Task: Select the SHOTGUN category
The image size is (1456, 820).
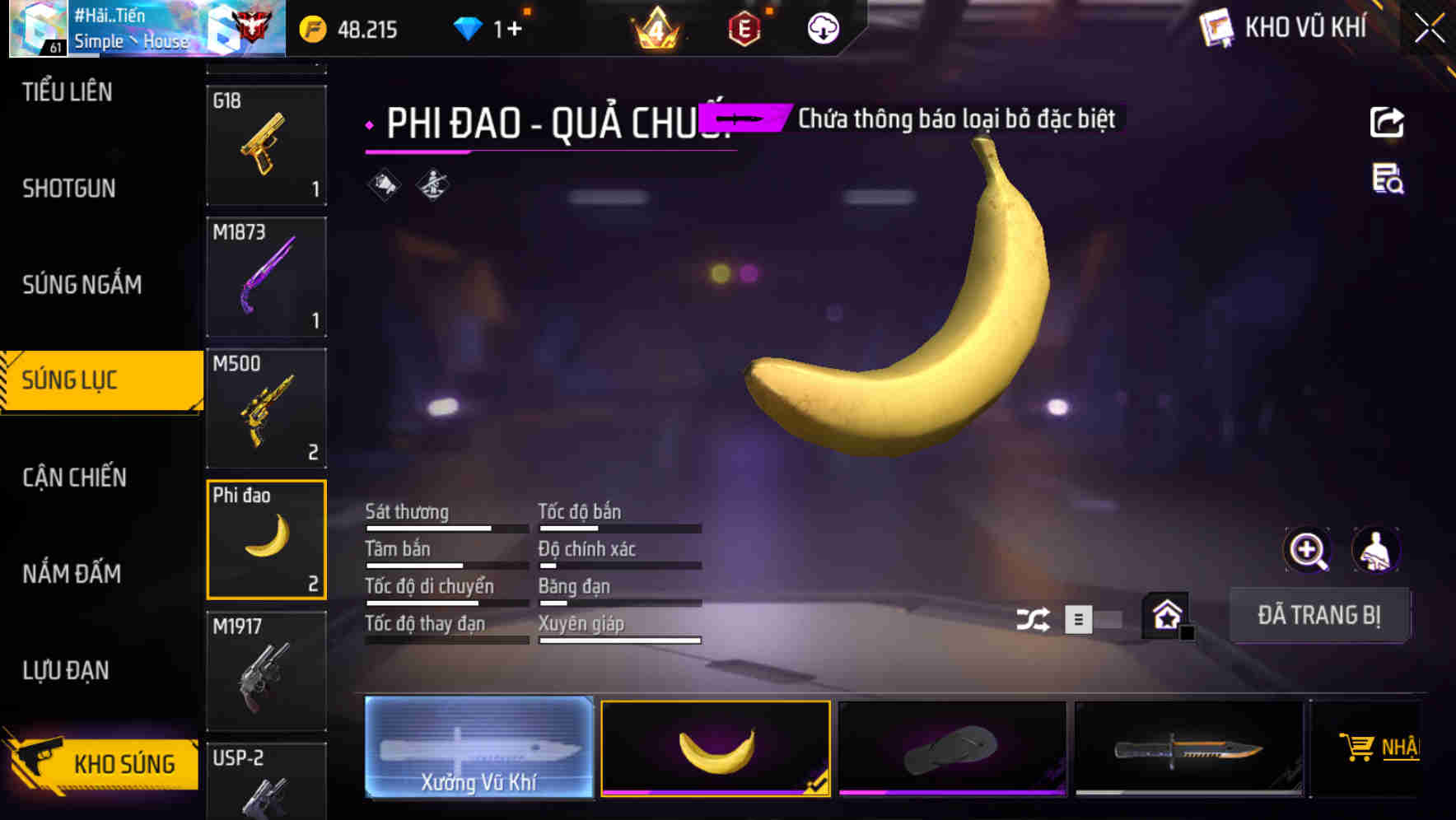Action: pos(68,188)
